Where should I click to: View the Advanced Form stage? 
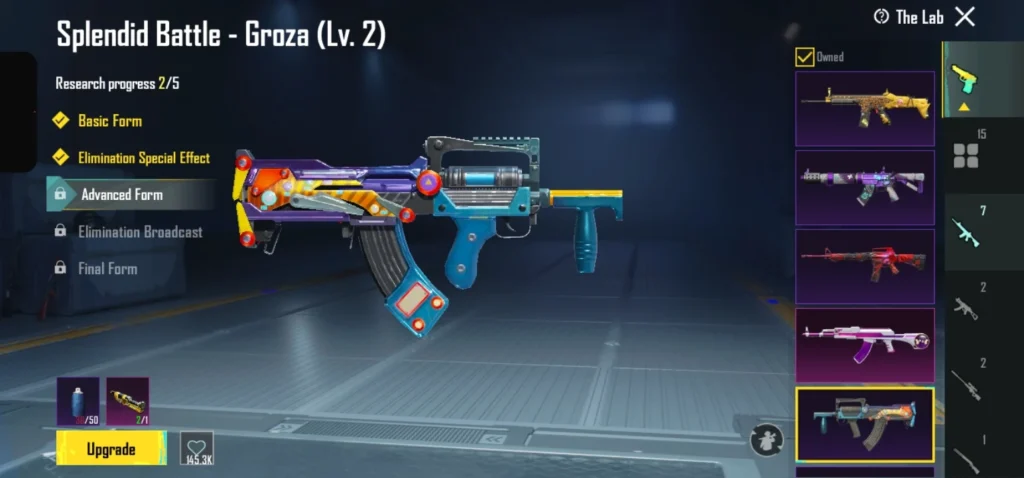(x=122, y=195)
